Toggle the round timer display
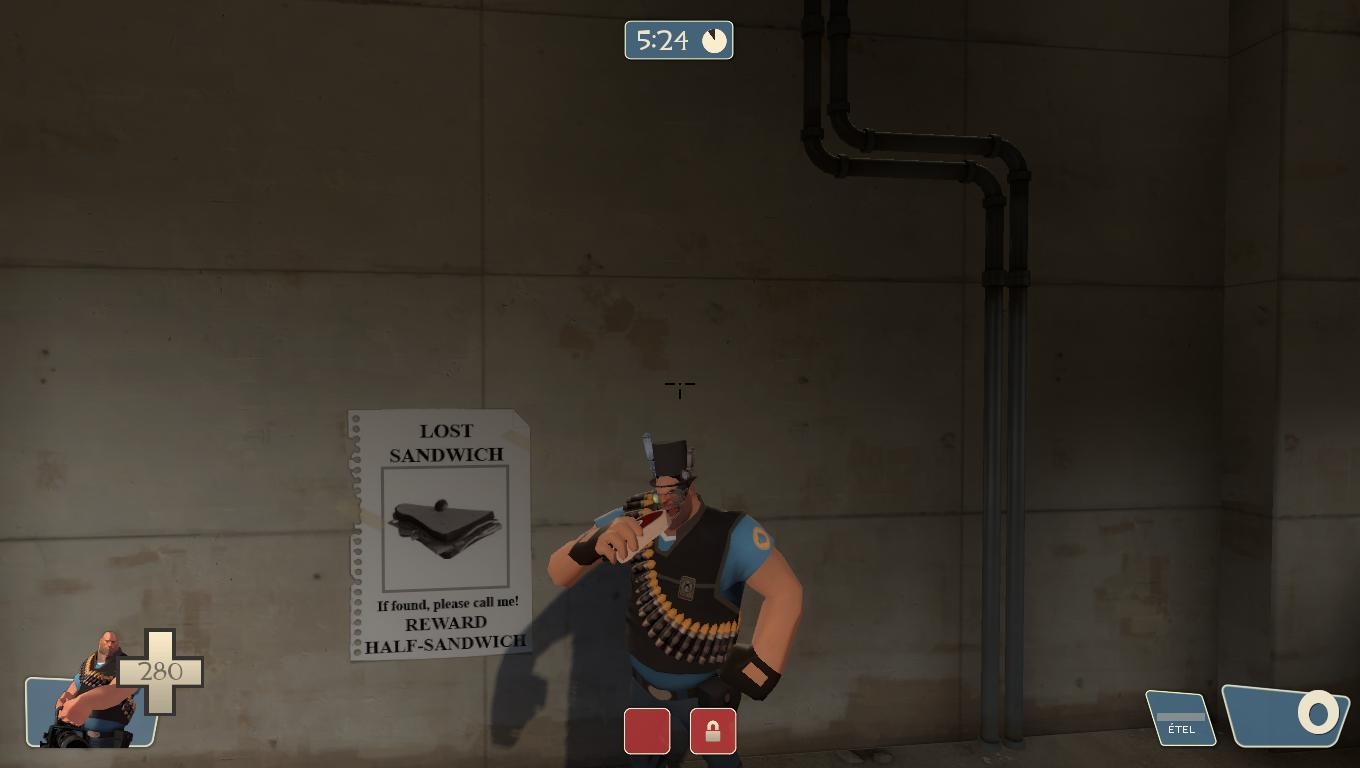This screenshot has height=768, width=1360. (679, 40)
